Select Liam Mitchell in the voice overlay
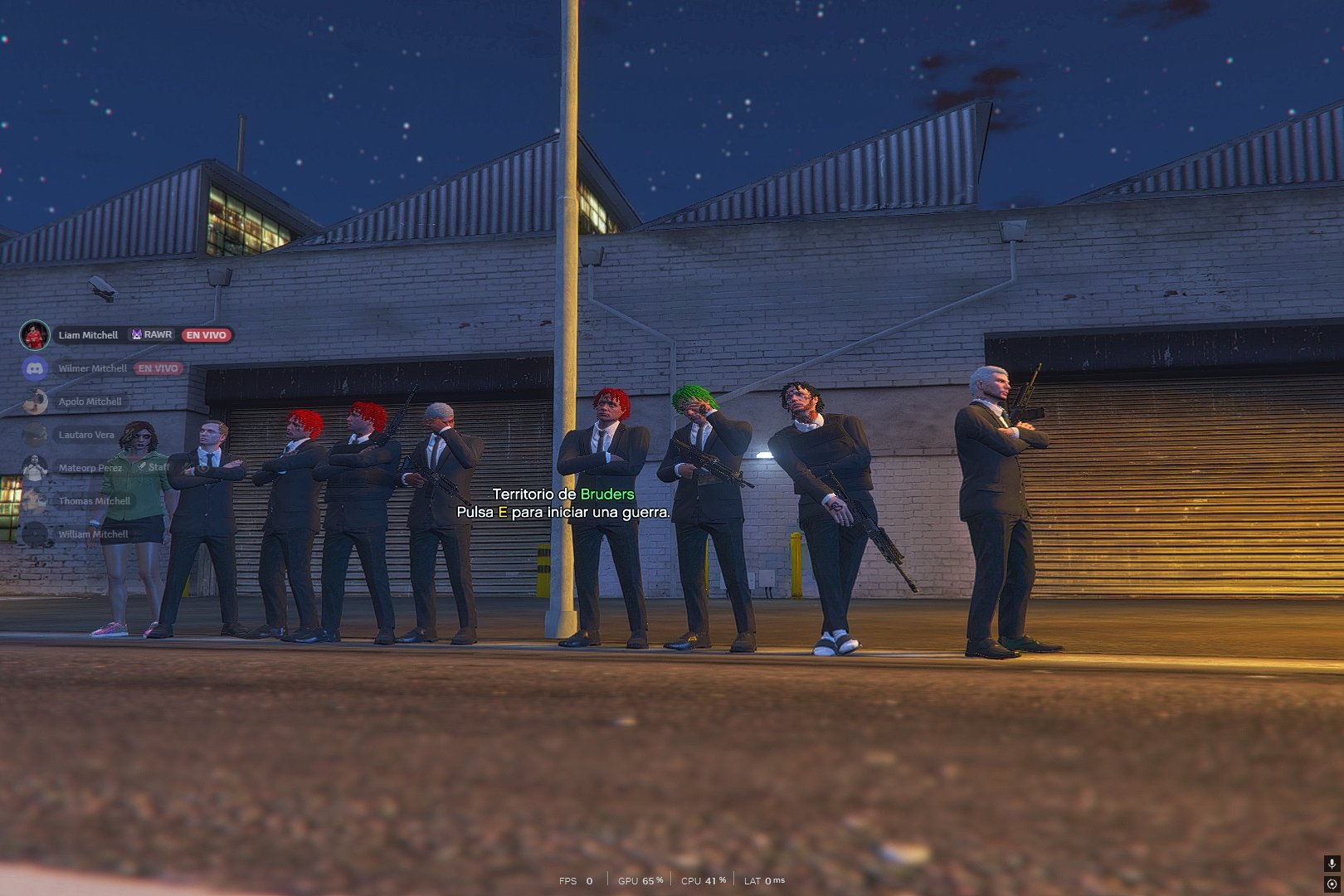This screenshot has width=1344, height=896. (88, 335)
